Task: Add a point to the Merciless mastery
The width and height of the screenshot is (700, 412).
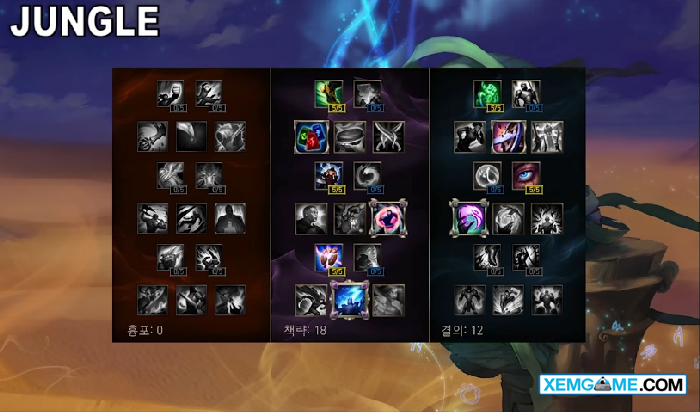Action: pos(329,176)
